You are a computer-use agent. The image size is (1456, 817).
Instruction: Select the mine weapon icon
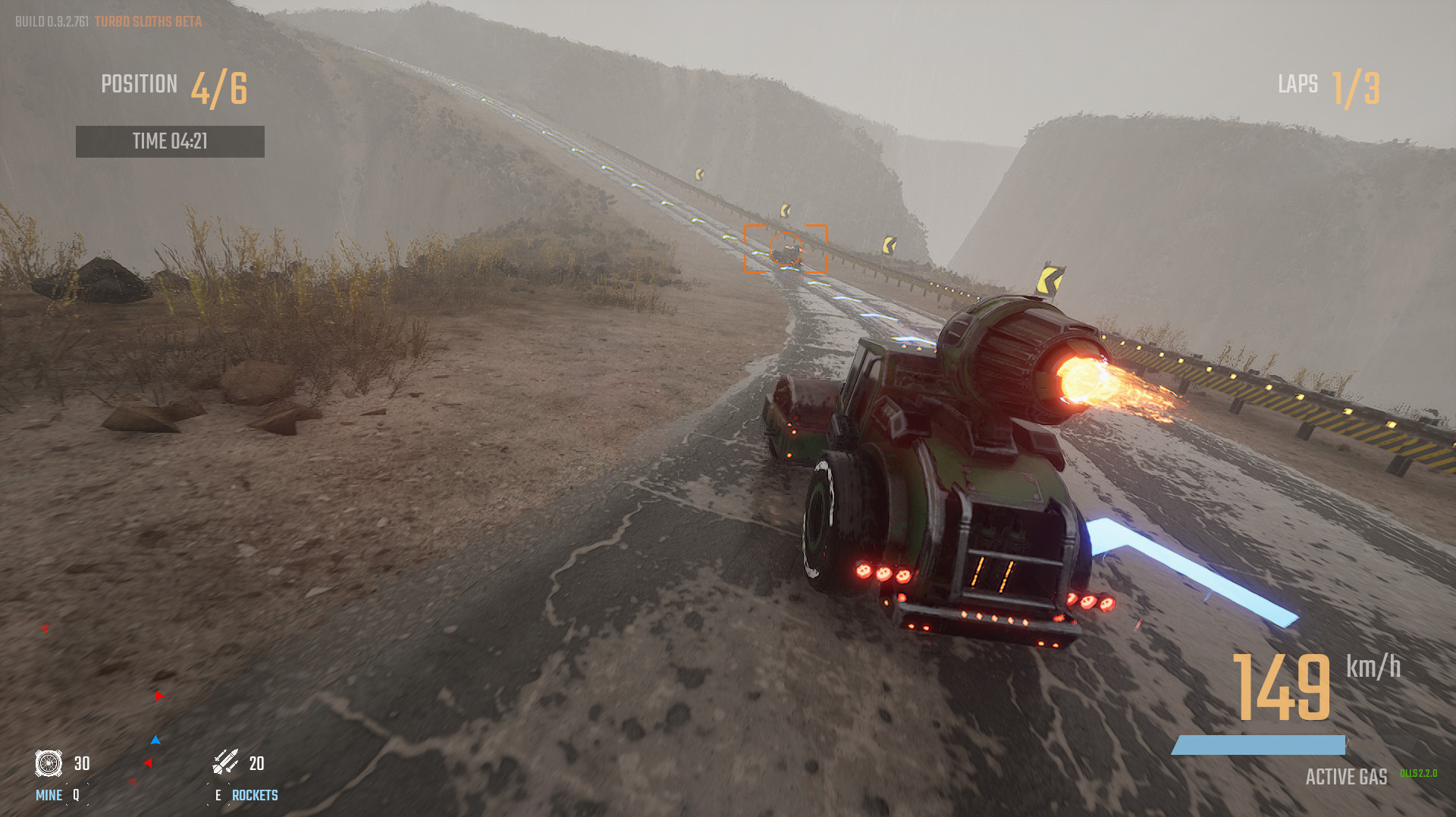point(49,762)
